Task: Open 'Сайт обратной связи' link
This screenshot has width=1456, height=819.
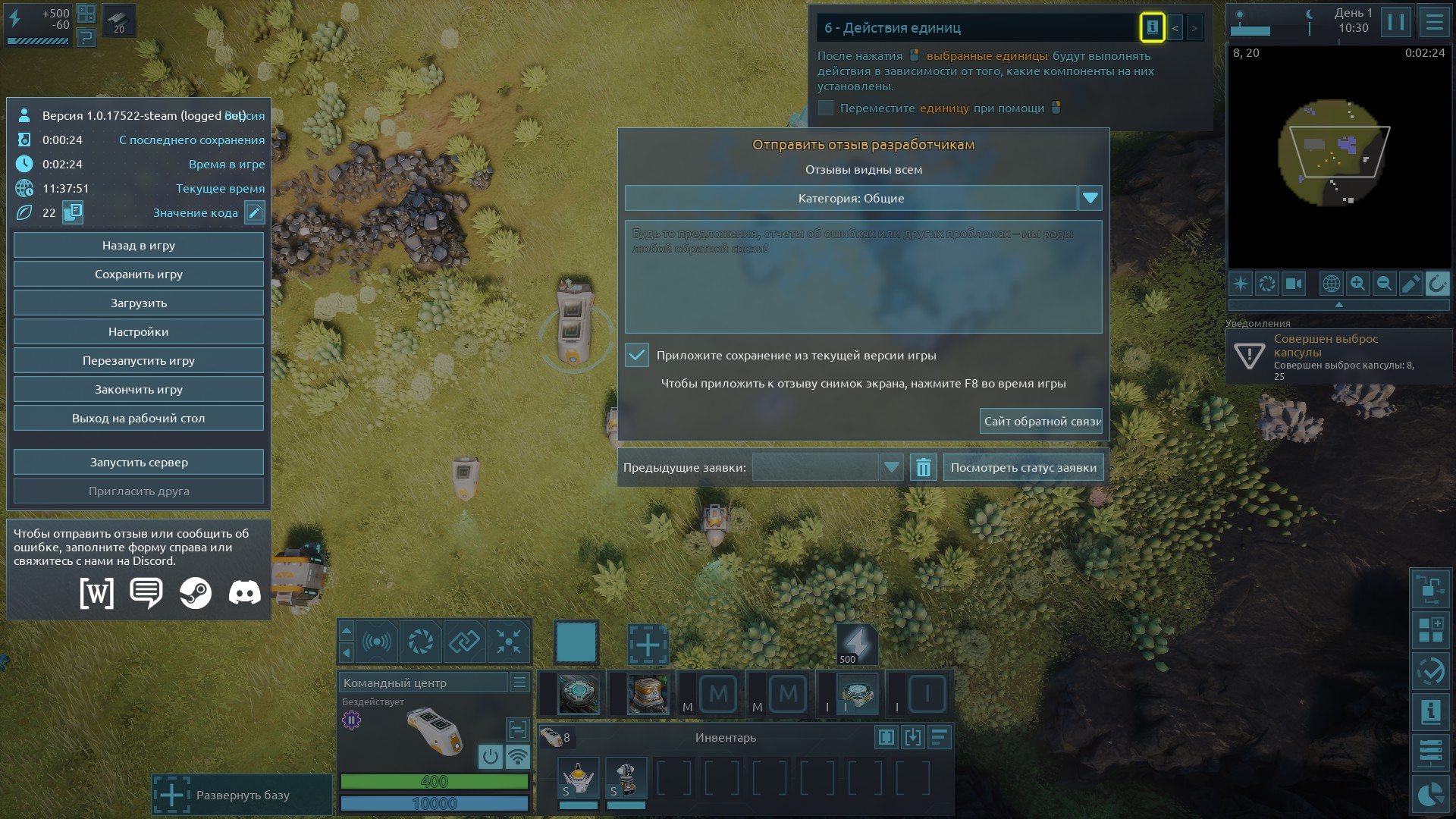Action: [1041, 422]
